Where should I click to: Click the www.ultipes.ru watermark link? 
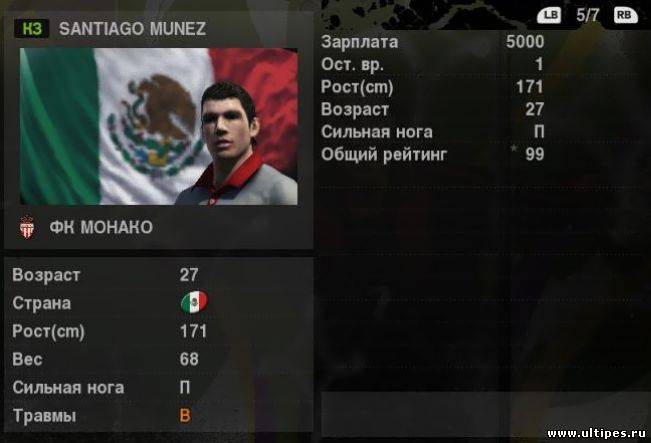[x=597, y=433]
